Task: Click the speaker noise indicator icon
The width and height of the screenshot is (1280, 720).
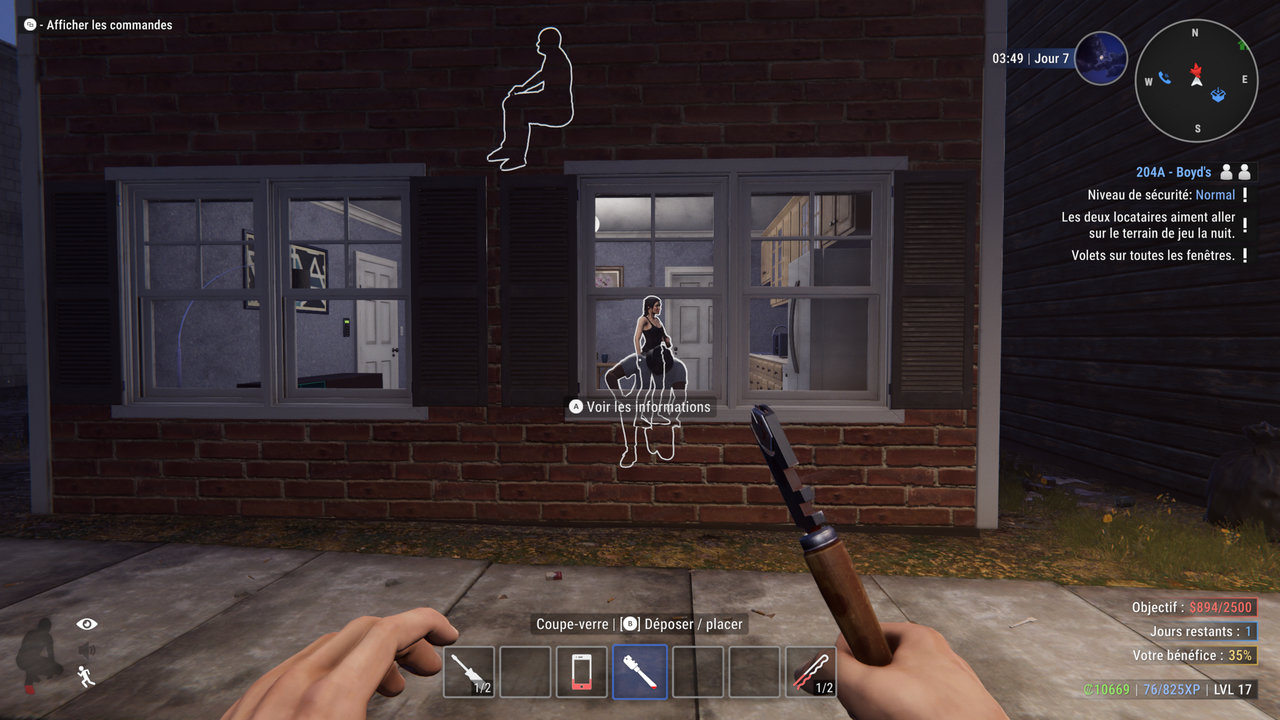Action: (87, 650)
